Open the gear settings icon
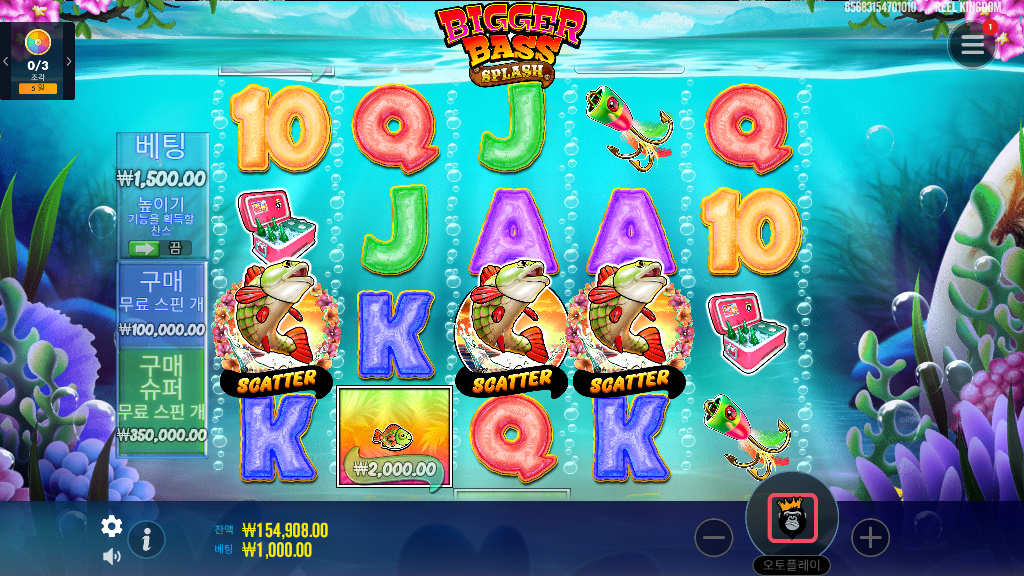This screenshot has width=1024, height=576. (112, 526)
